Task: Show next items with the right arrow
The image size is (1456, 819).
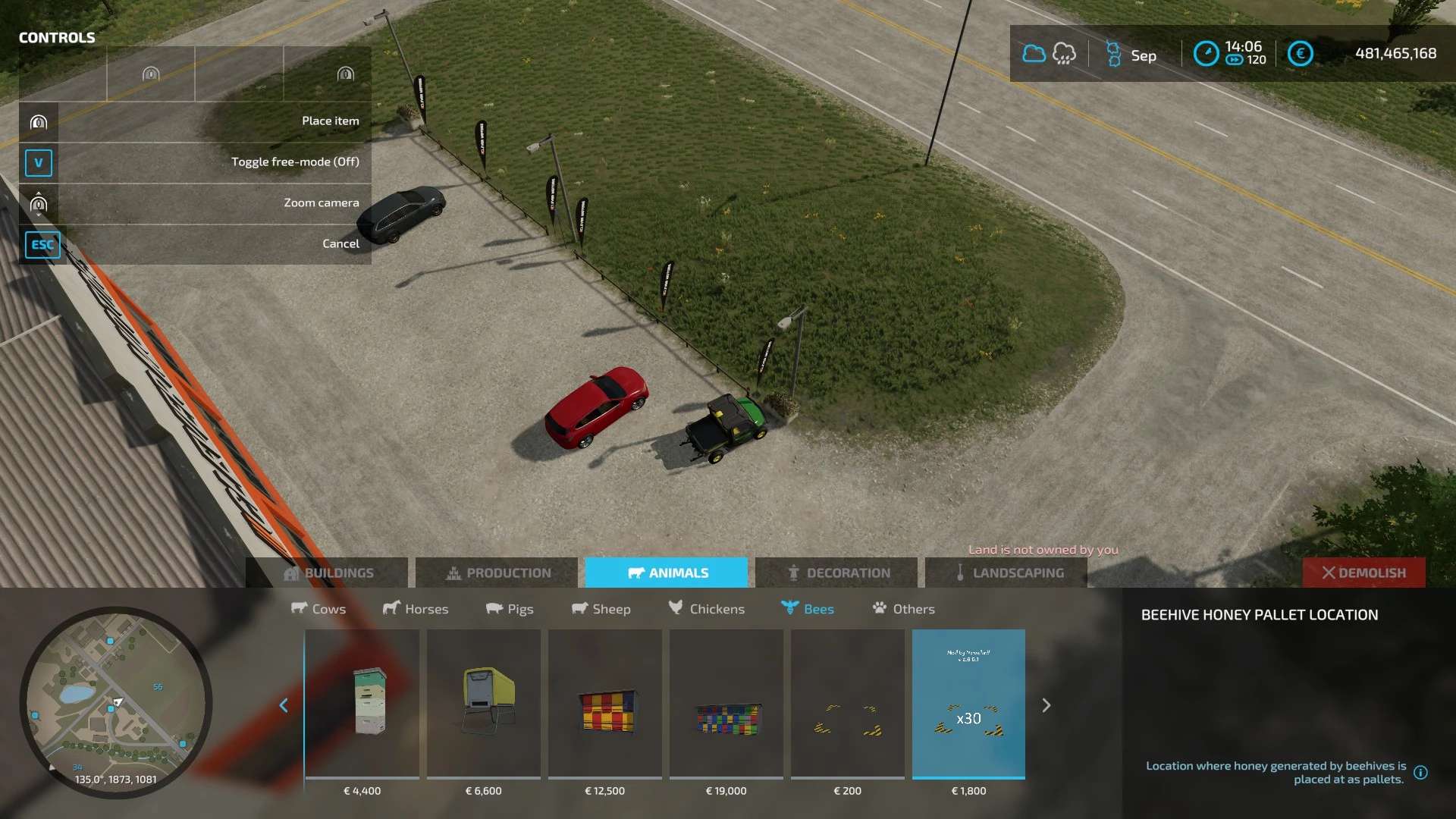Action: [1046, 705]
